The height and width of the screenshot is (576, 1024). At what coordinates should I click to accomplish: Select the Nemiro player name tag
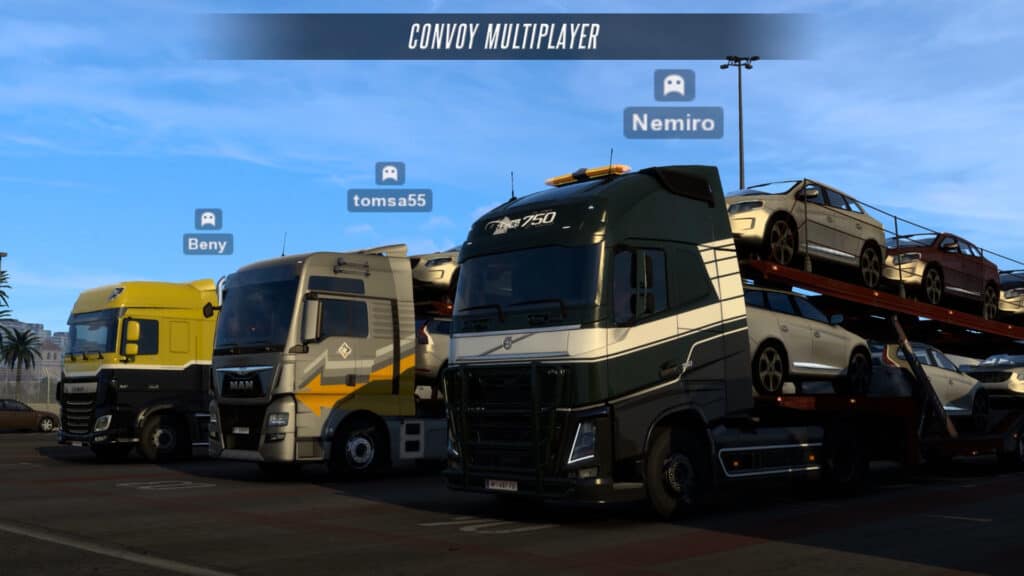(x=673, y=123)
